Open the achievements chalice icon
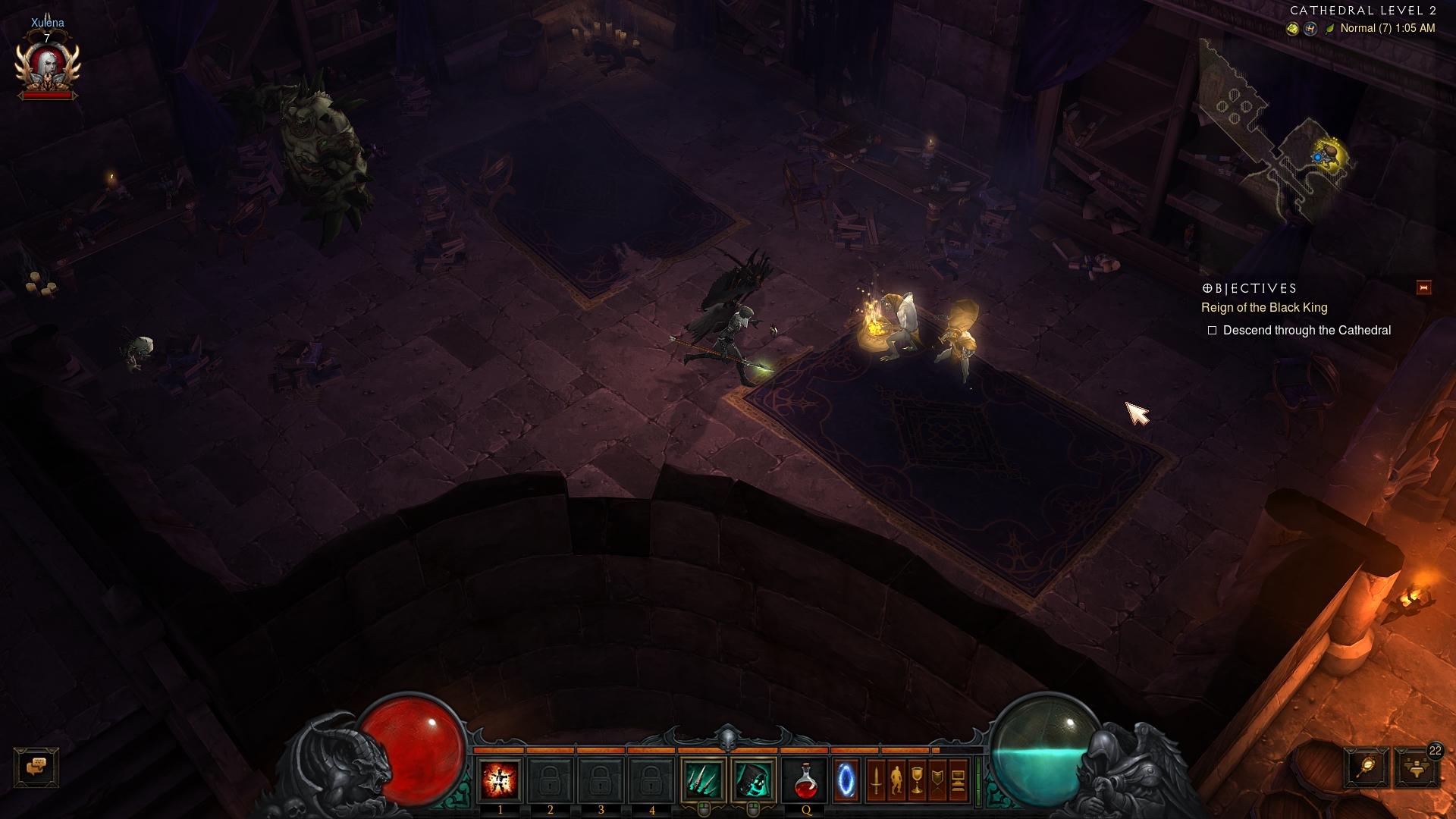 (917, 780)
